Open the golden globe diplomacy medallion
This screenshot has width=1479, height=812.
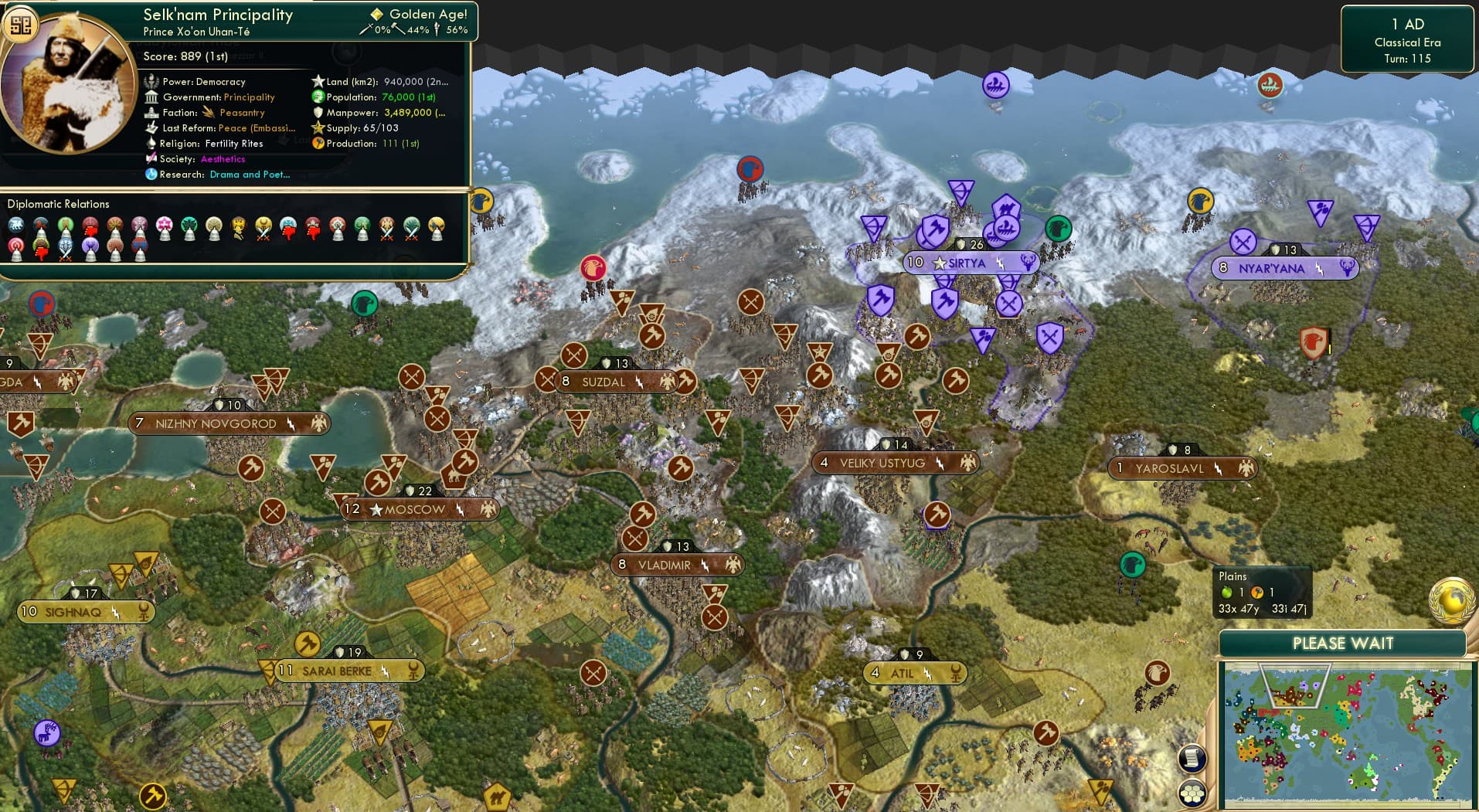(x=1451, y=599)
